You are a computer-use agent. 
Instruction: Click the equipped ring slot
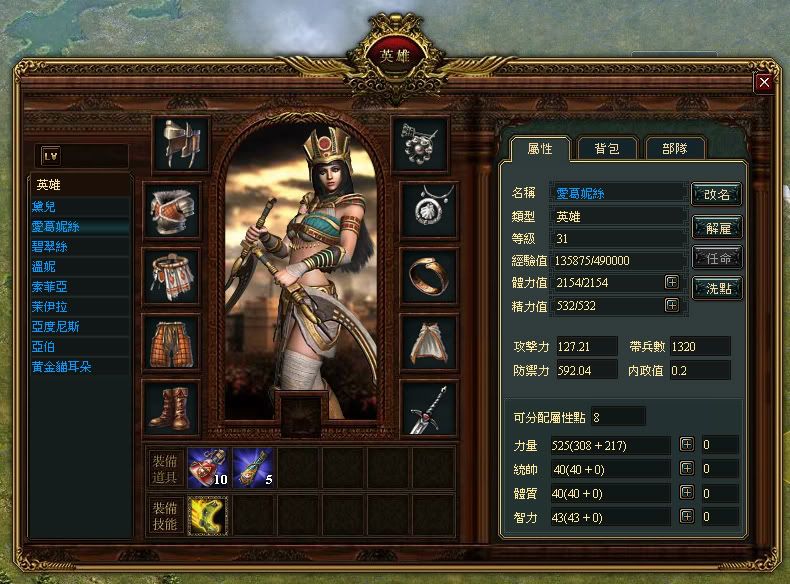point(429,275)
